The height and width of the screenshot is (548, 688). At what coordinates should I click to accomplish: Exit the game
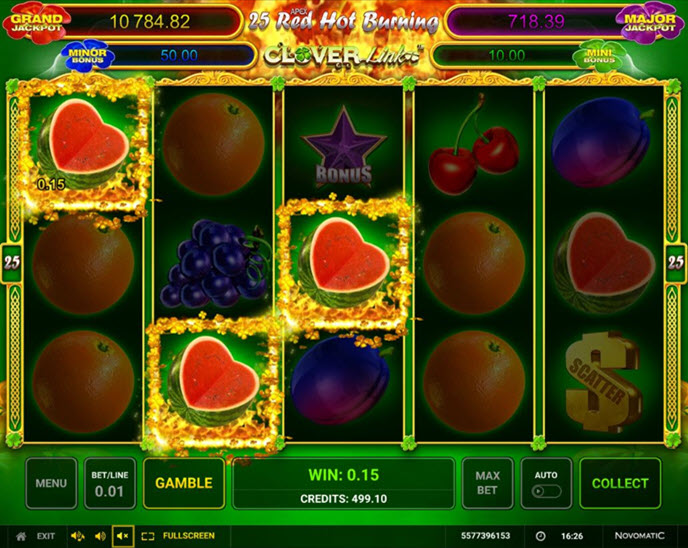click(x=37, y=536)
